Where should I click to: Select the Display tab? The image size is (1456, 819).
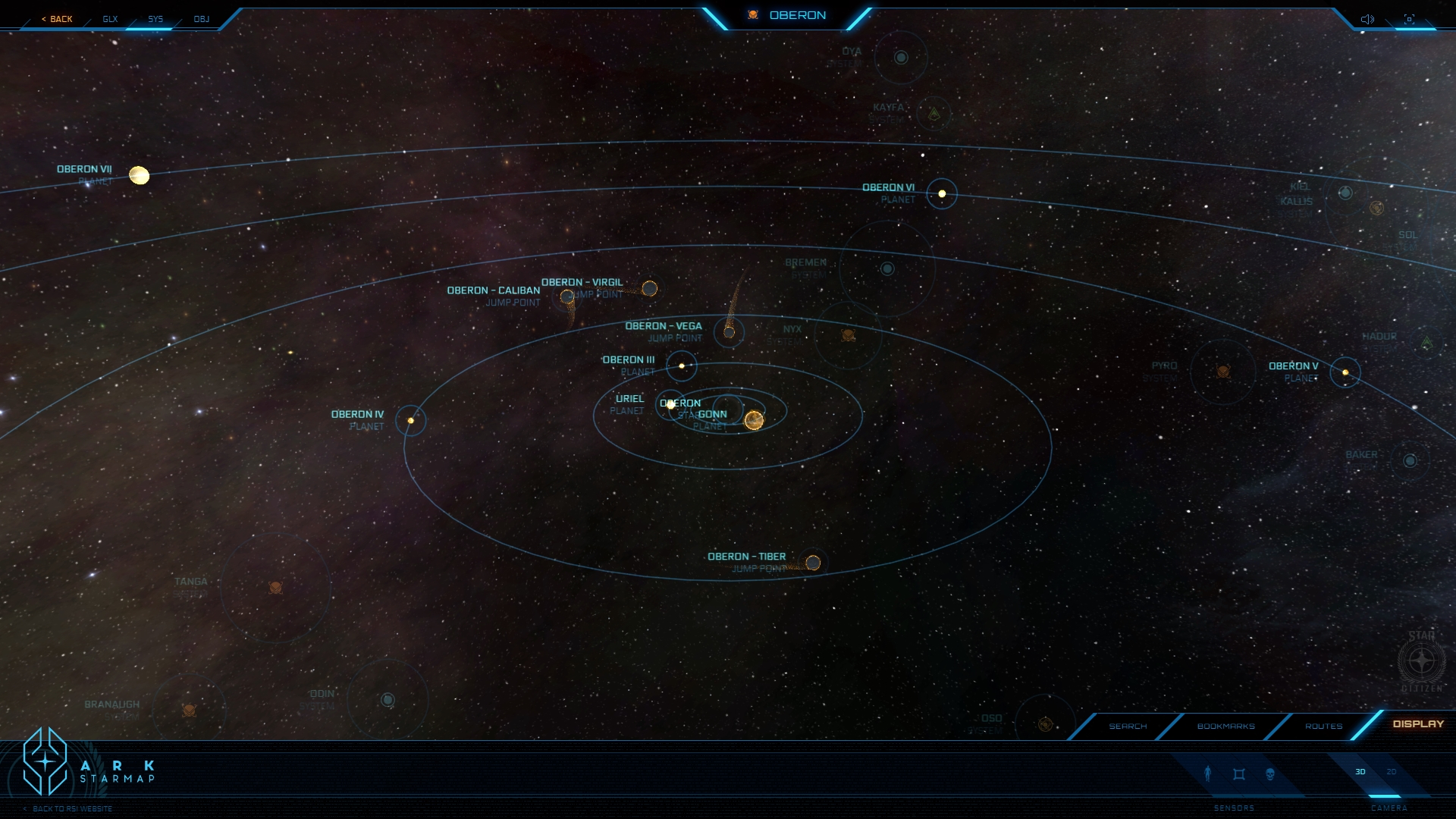[1418, 724]
